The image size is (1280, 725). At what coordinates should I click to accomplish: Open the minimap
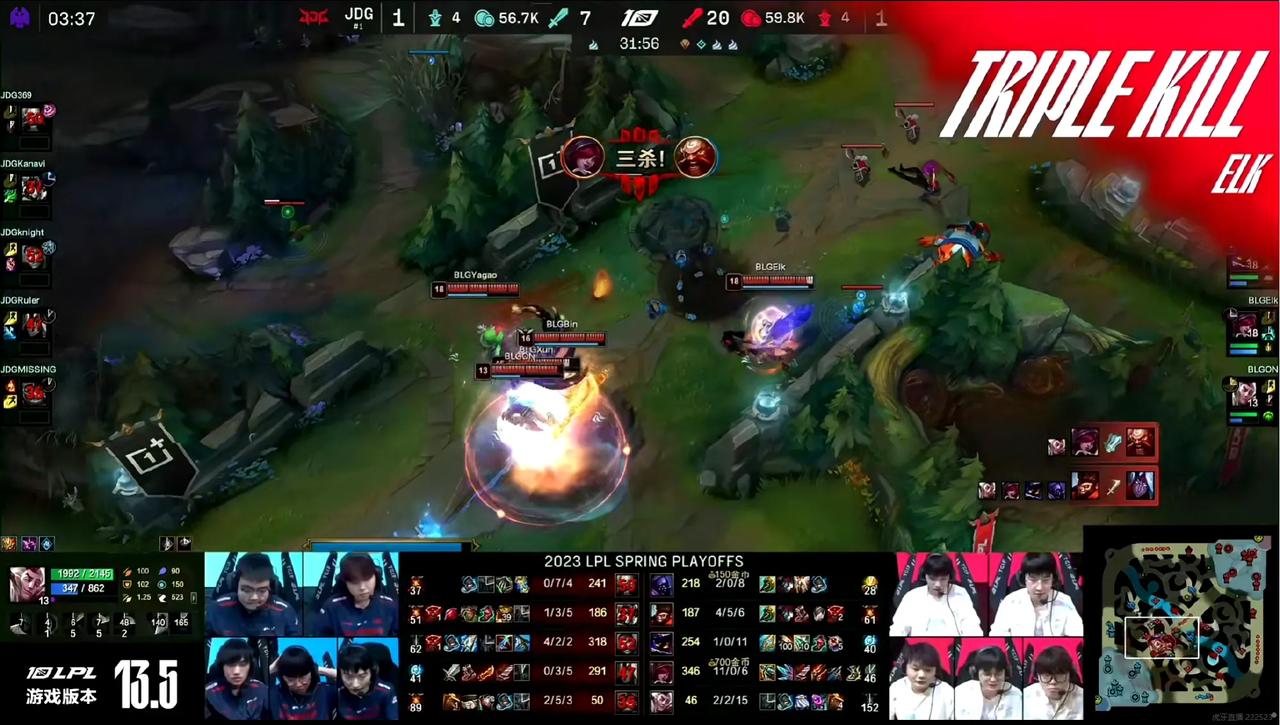(x=1182, y=627)
